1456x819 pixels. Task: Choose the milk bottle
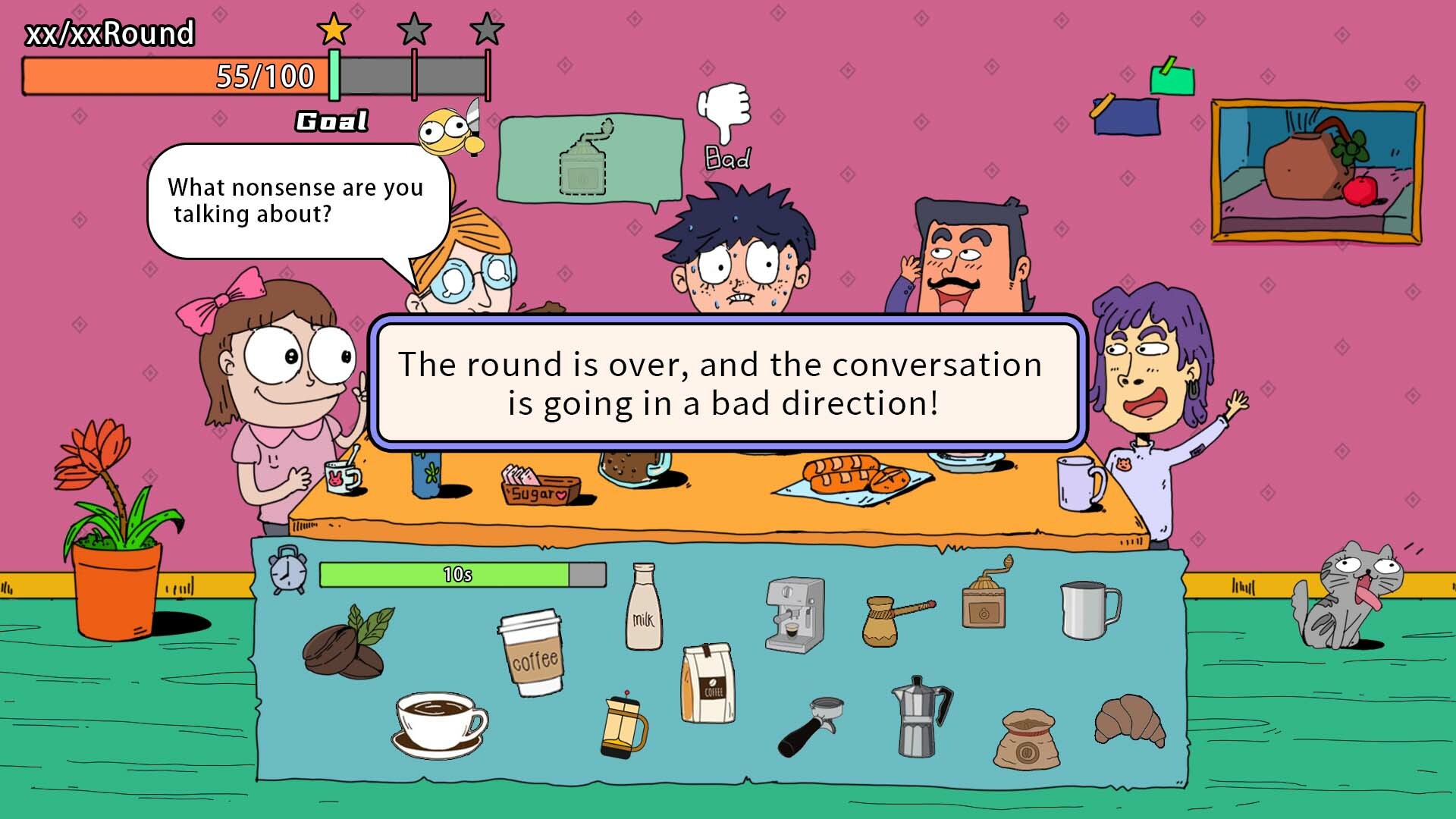[643, 608]
